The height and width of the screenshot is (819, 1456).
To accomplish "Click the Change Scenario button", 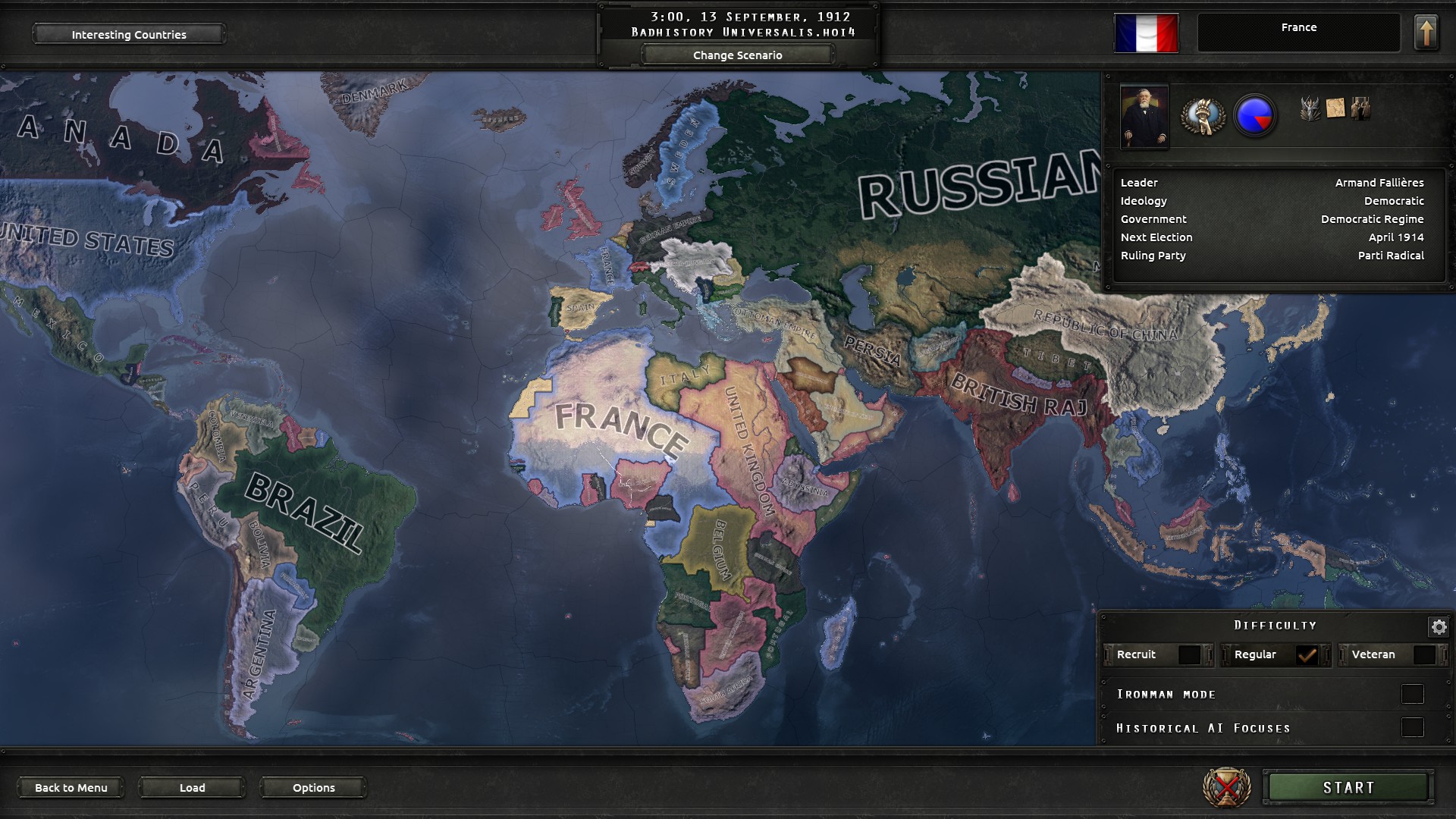I will point(737,55).
